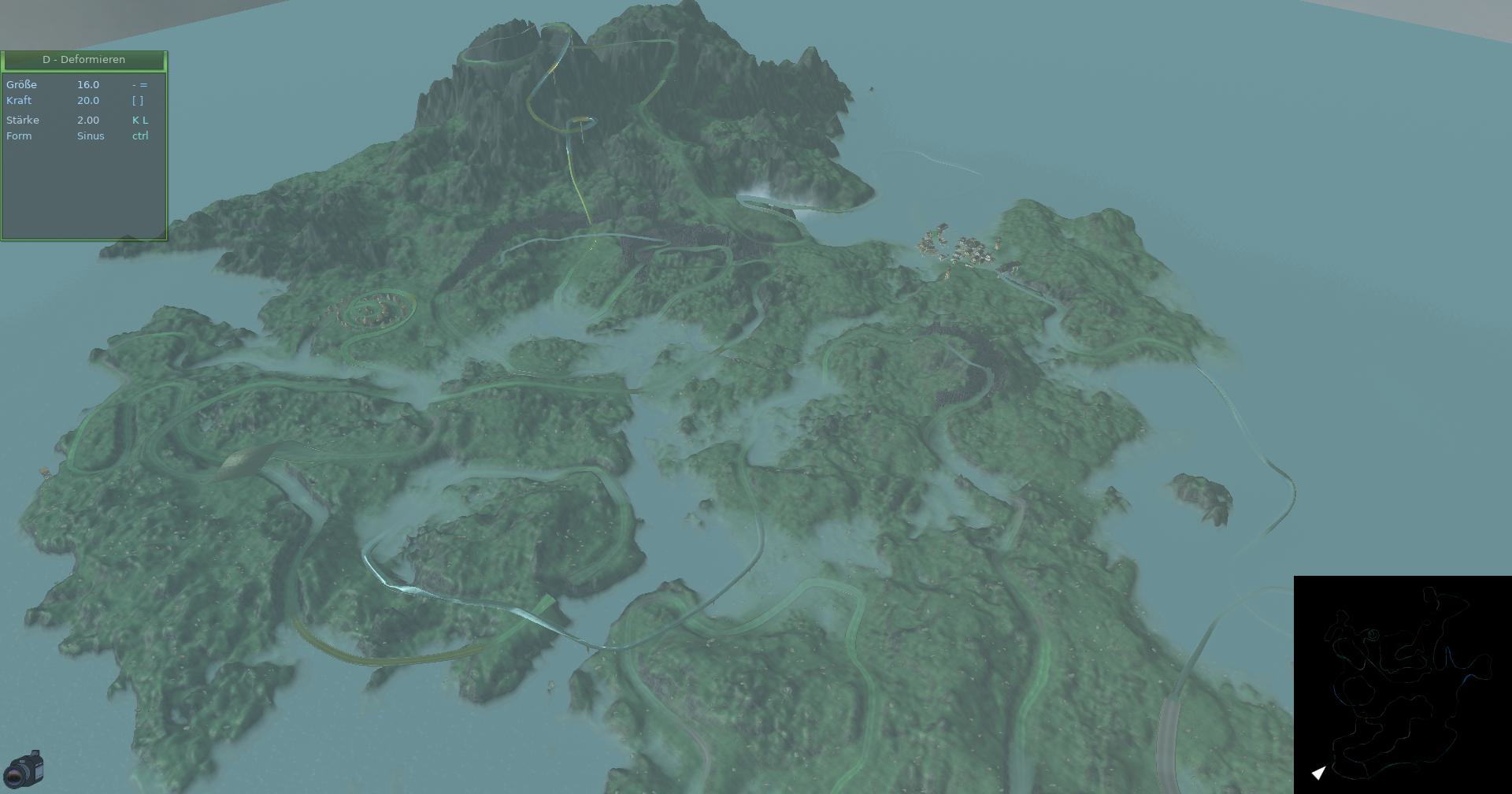This screenshot has height=794, width=1512.
Task: Click the Sinus brush form value
Action: [91, 136]
